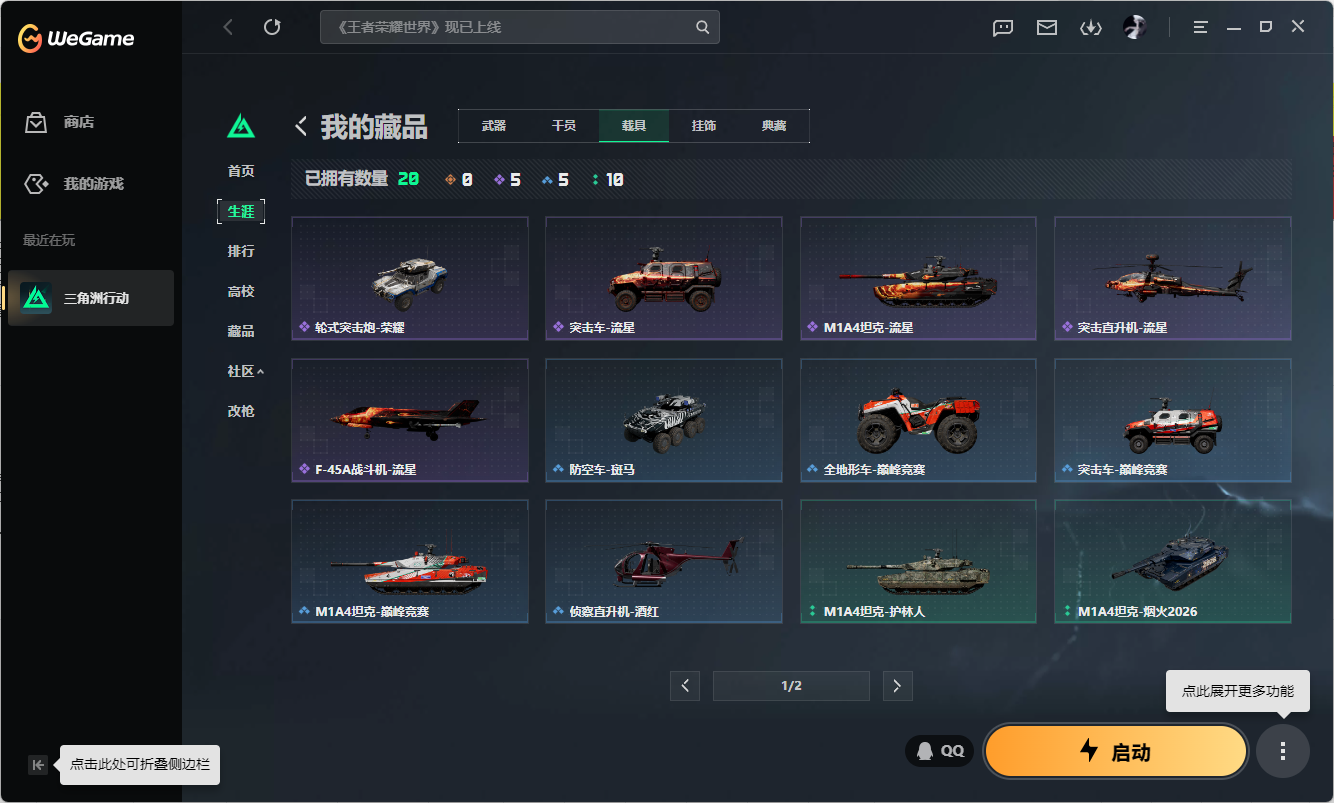Click the 商店 store icon
1334x803 pixels.
click(35, 122)
